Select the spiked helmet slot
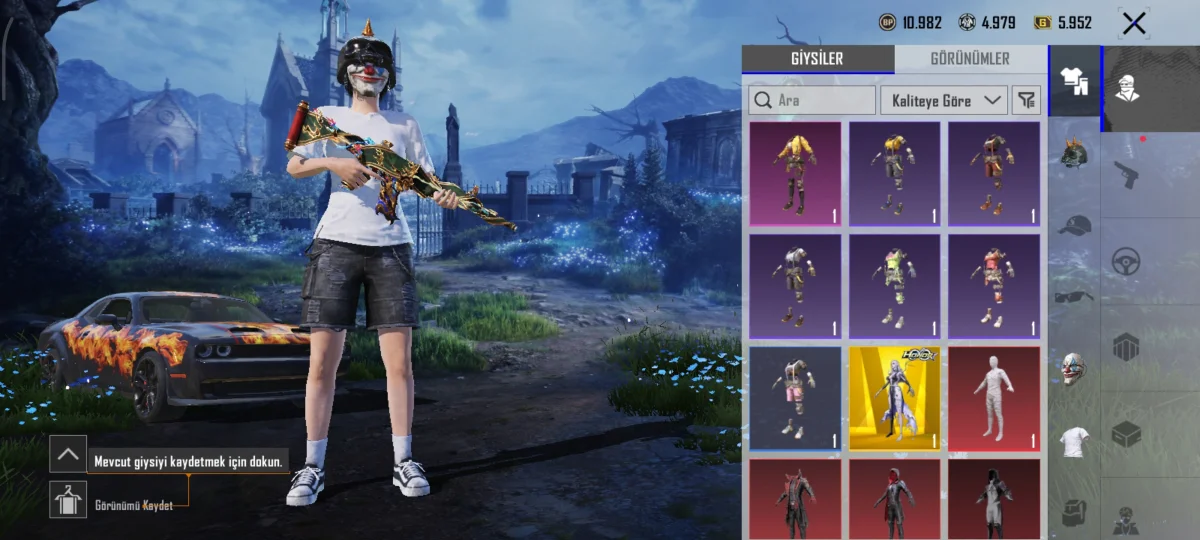Screen dimensions: 1200x540 tap(1073, 155)
